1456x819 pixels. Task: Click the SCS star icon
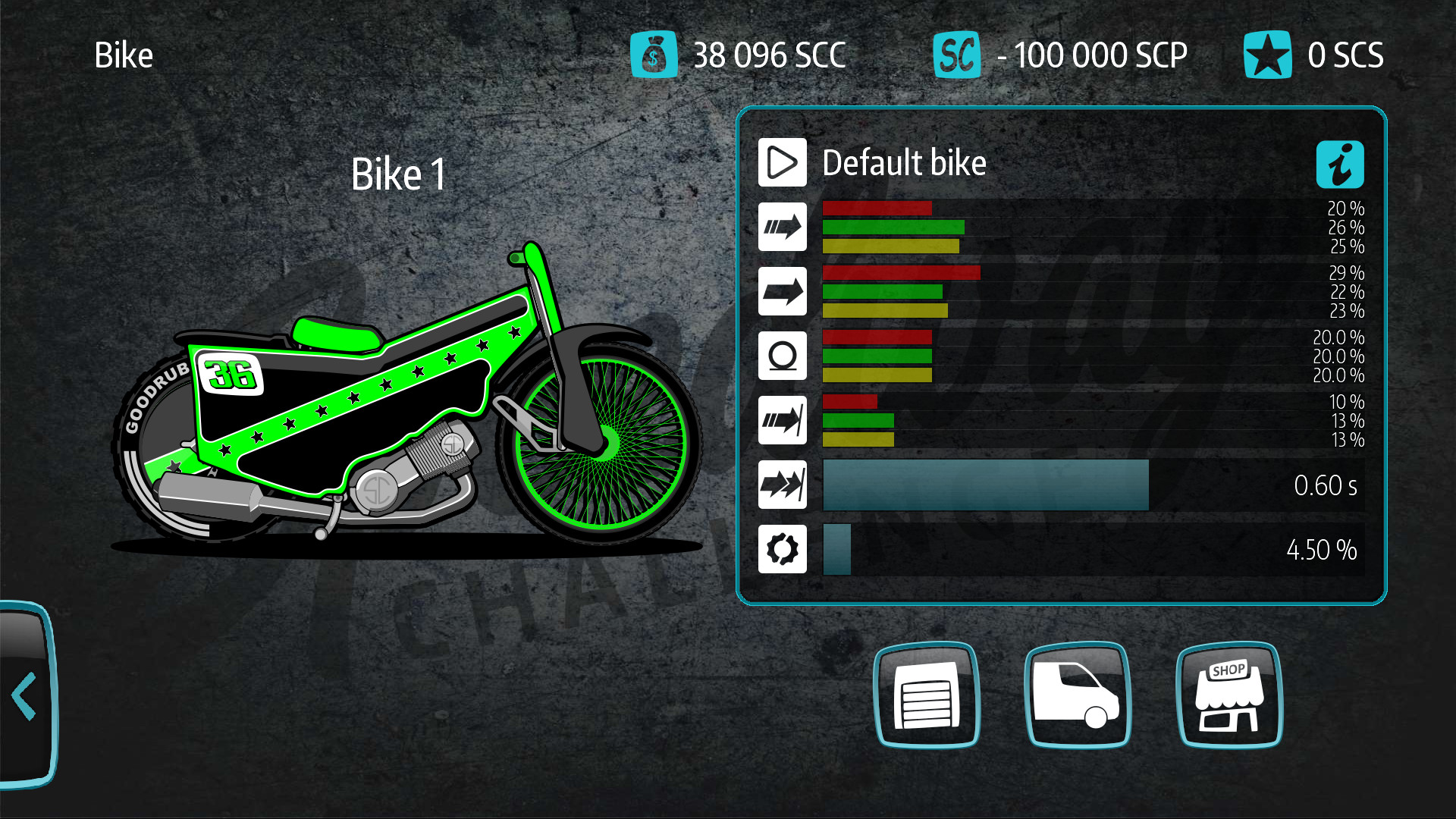coord(1267,54)
